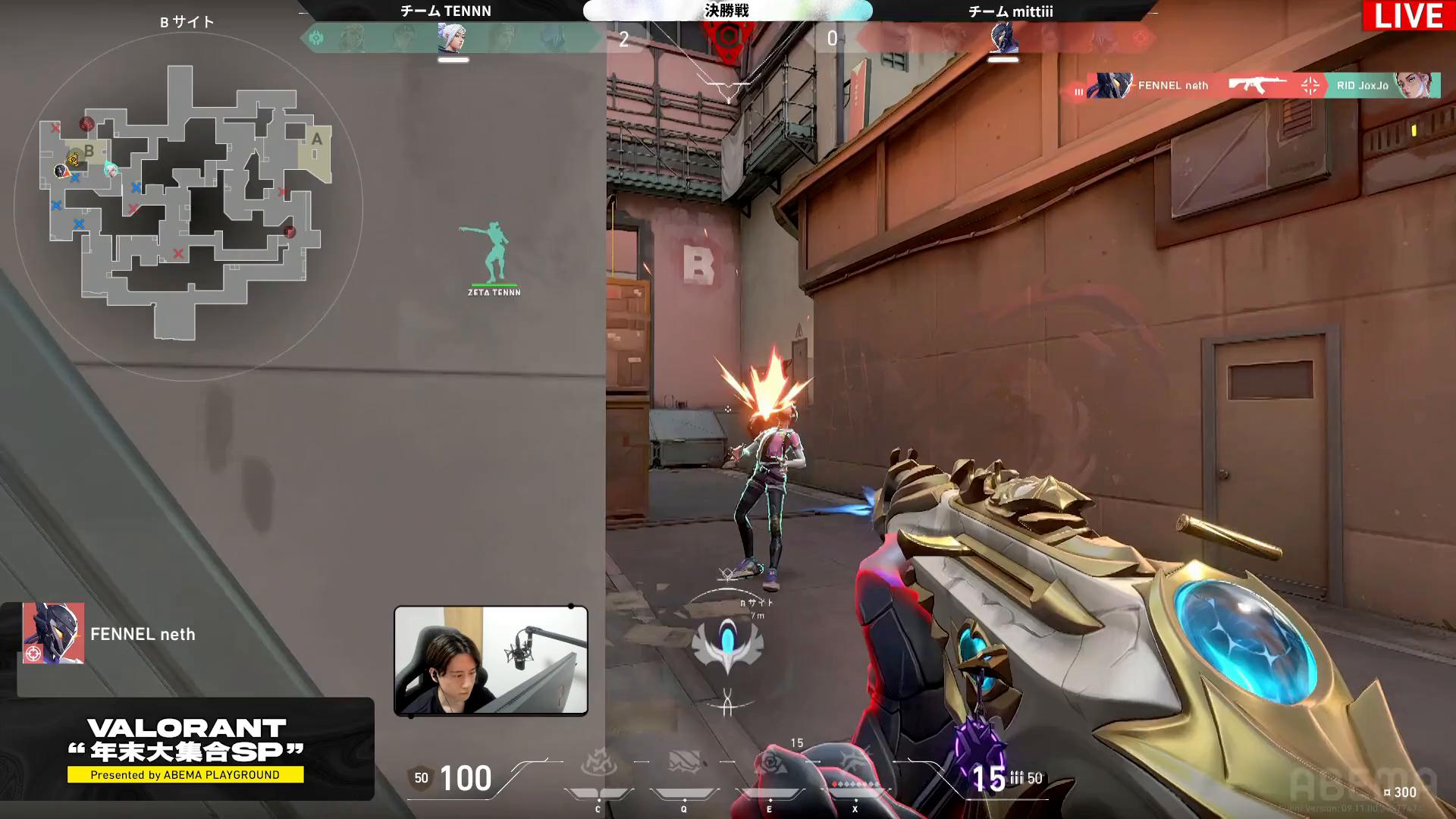Select the ability icon bound to C
Viewport: 1456px width, 819px height.
598,762
